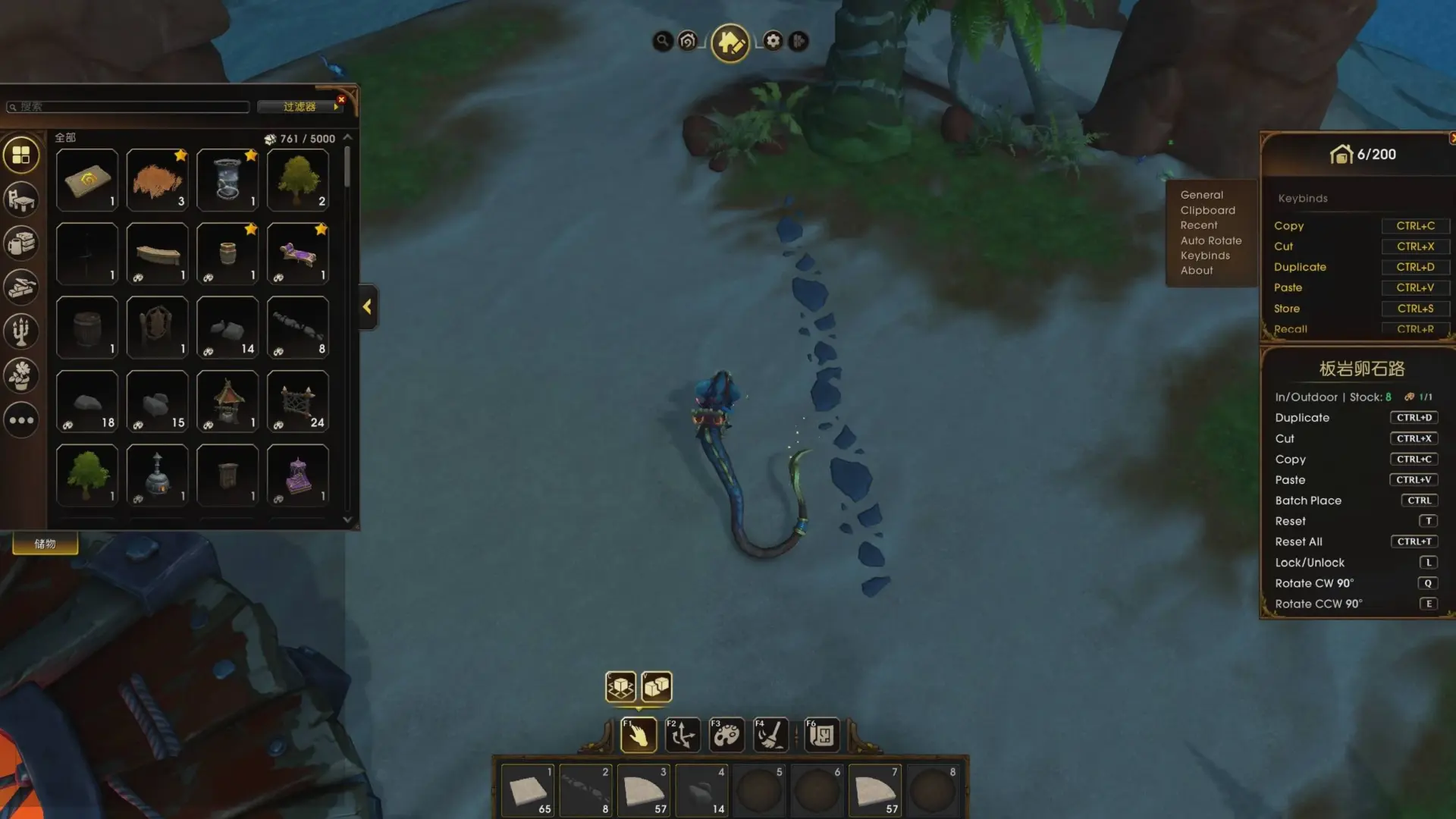Click the magnifier search icon at top
The width and height of the screenshot is (1456, 819).
662,41
